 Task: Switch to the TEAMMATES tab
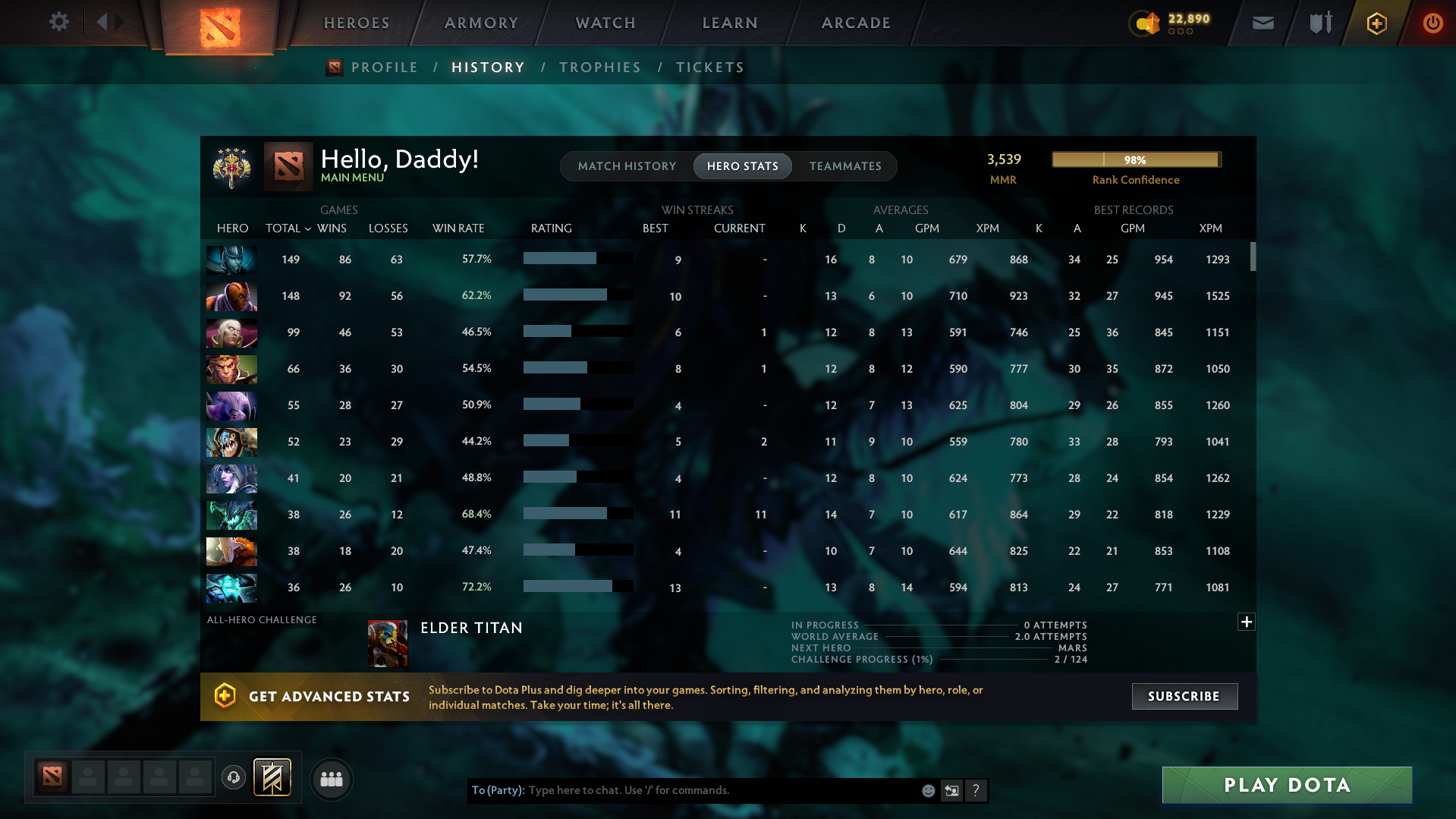(845, 166)
